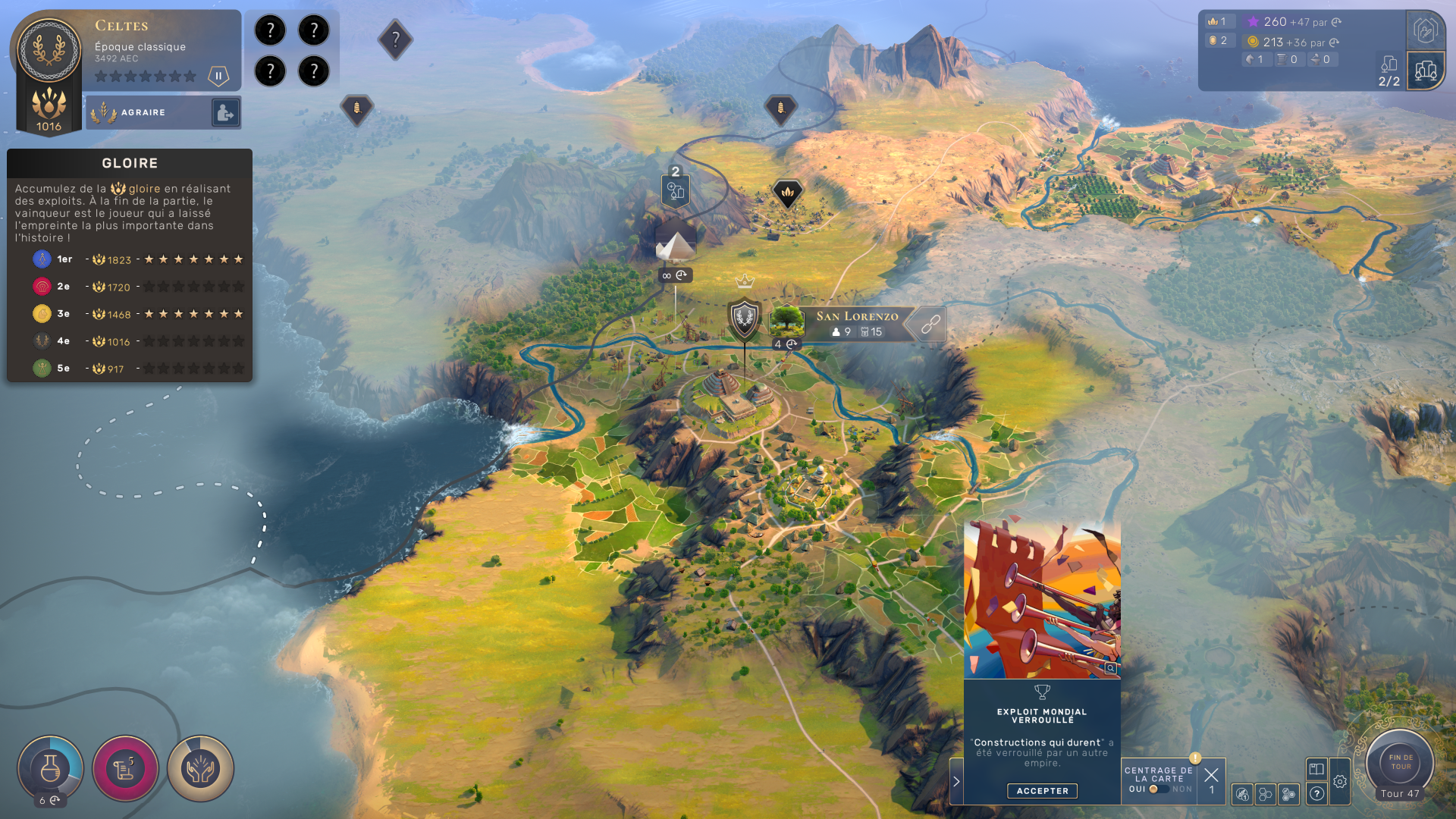The image size is (1456, 819).
Task: Toggle the Centrage de la carte switch
Action: 1157,789
